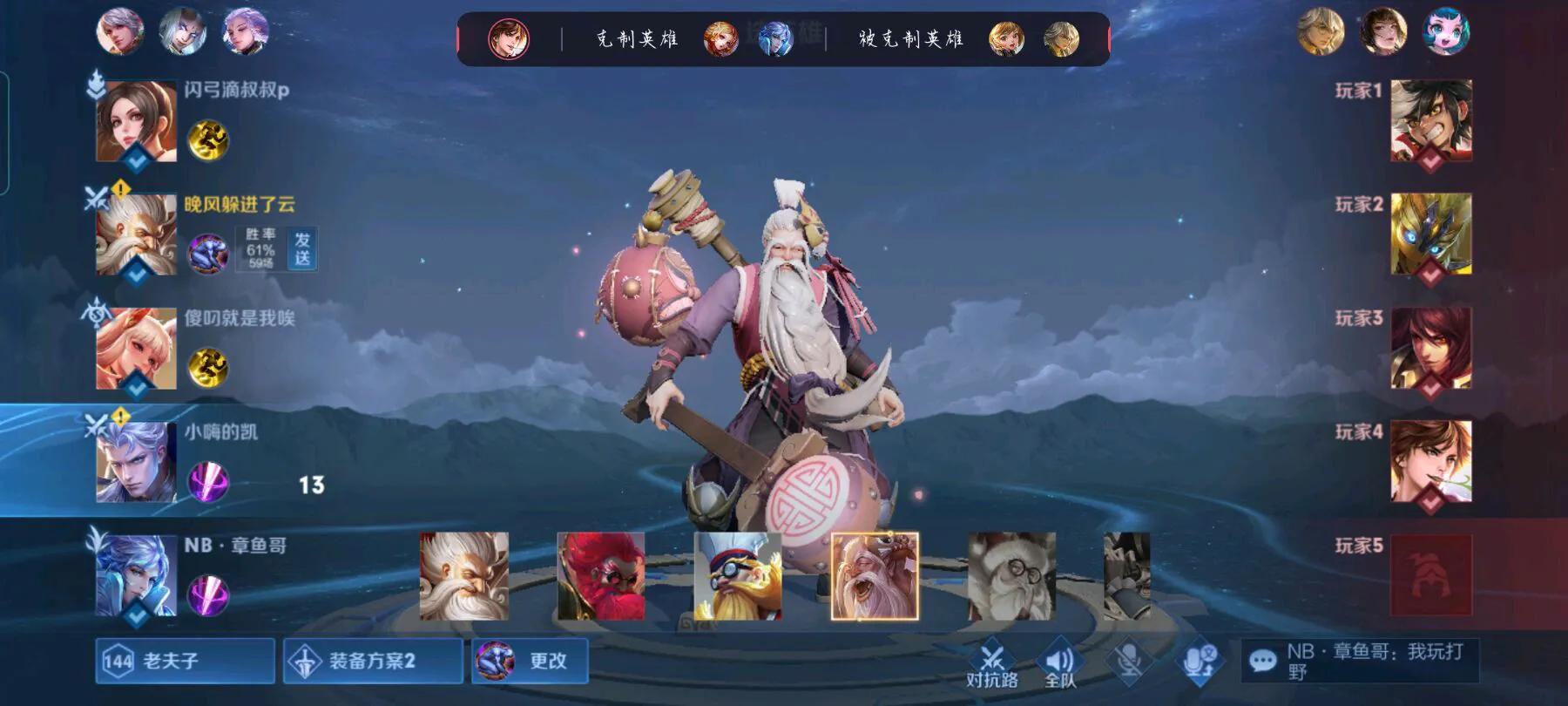Tap 更改 to change summoner spell

(x=530, y=661)
